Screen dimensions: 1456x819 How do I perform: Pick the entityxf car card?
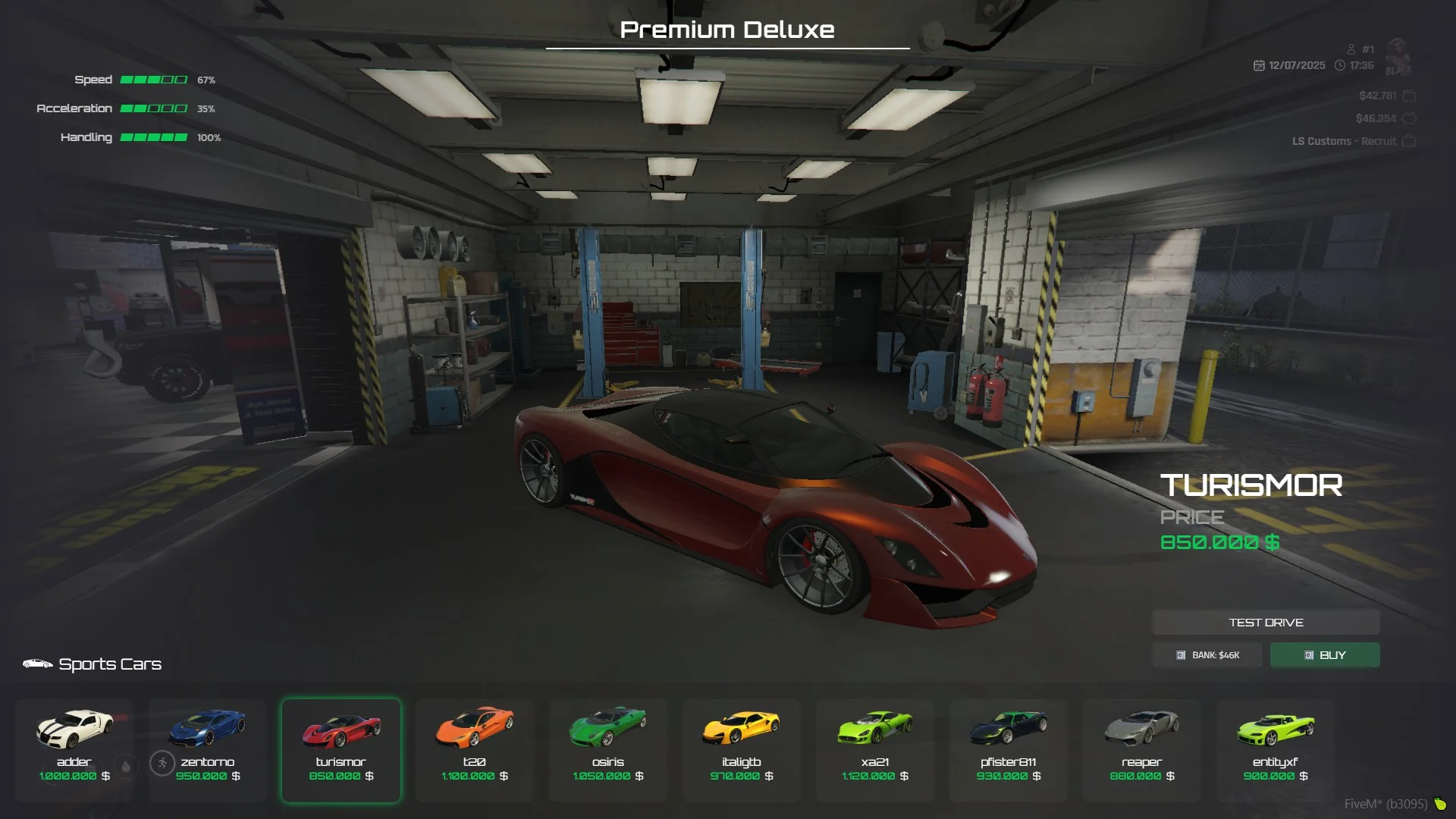[1276, 749]
